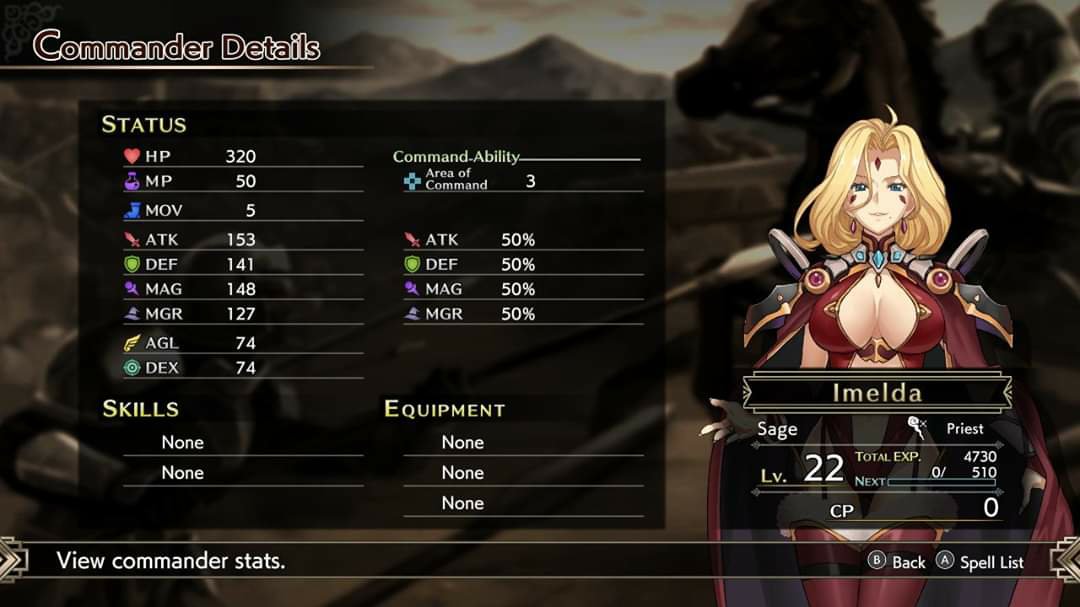Open Imelda's Spell List
This screenshot has height=607, width=1080.
980,562
